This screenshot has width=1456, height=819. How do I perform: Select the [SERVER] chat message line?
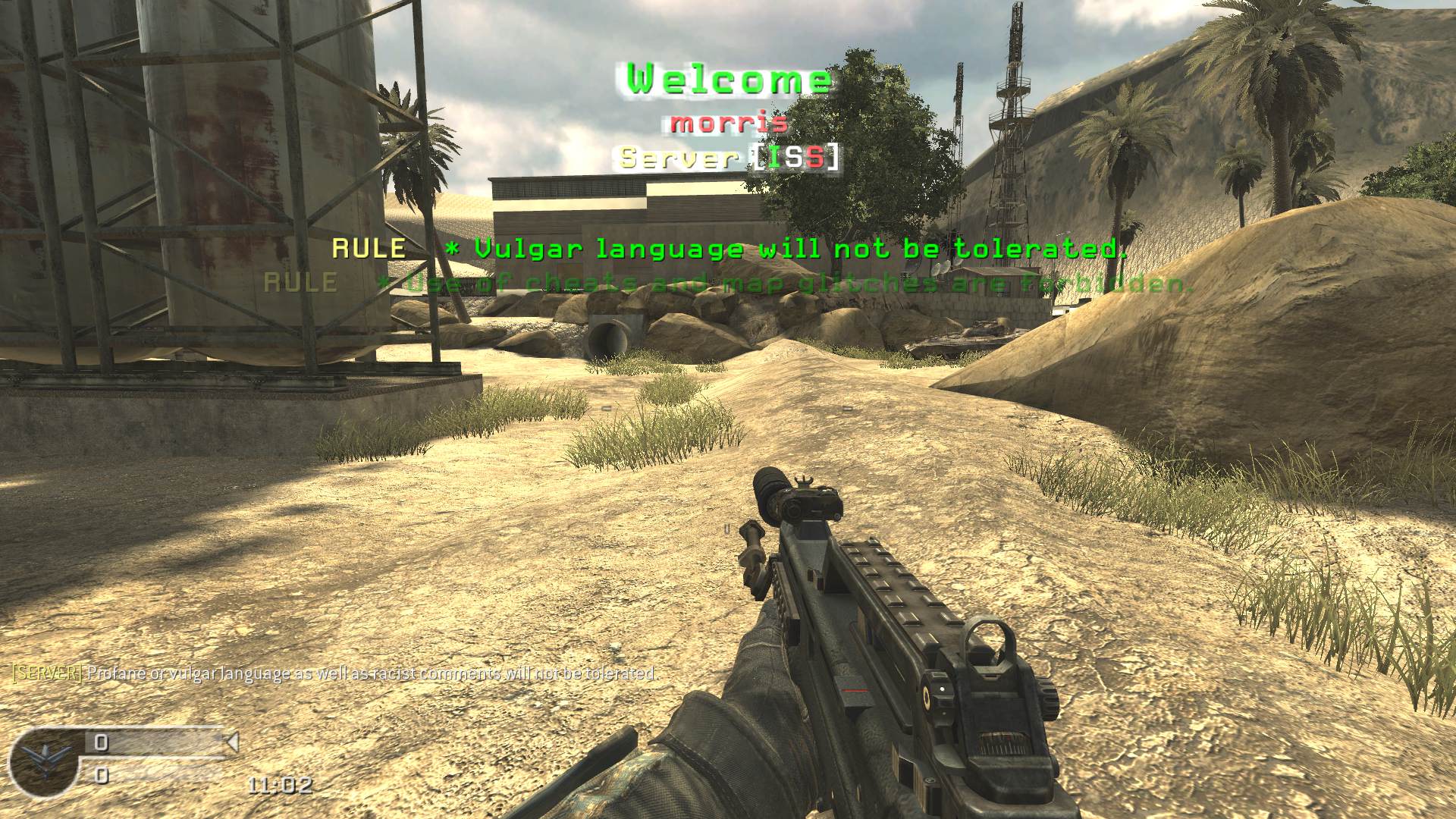point(334,673)
